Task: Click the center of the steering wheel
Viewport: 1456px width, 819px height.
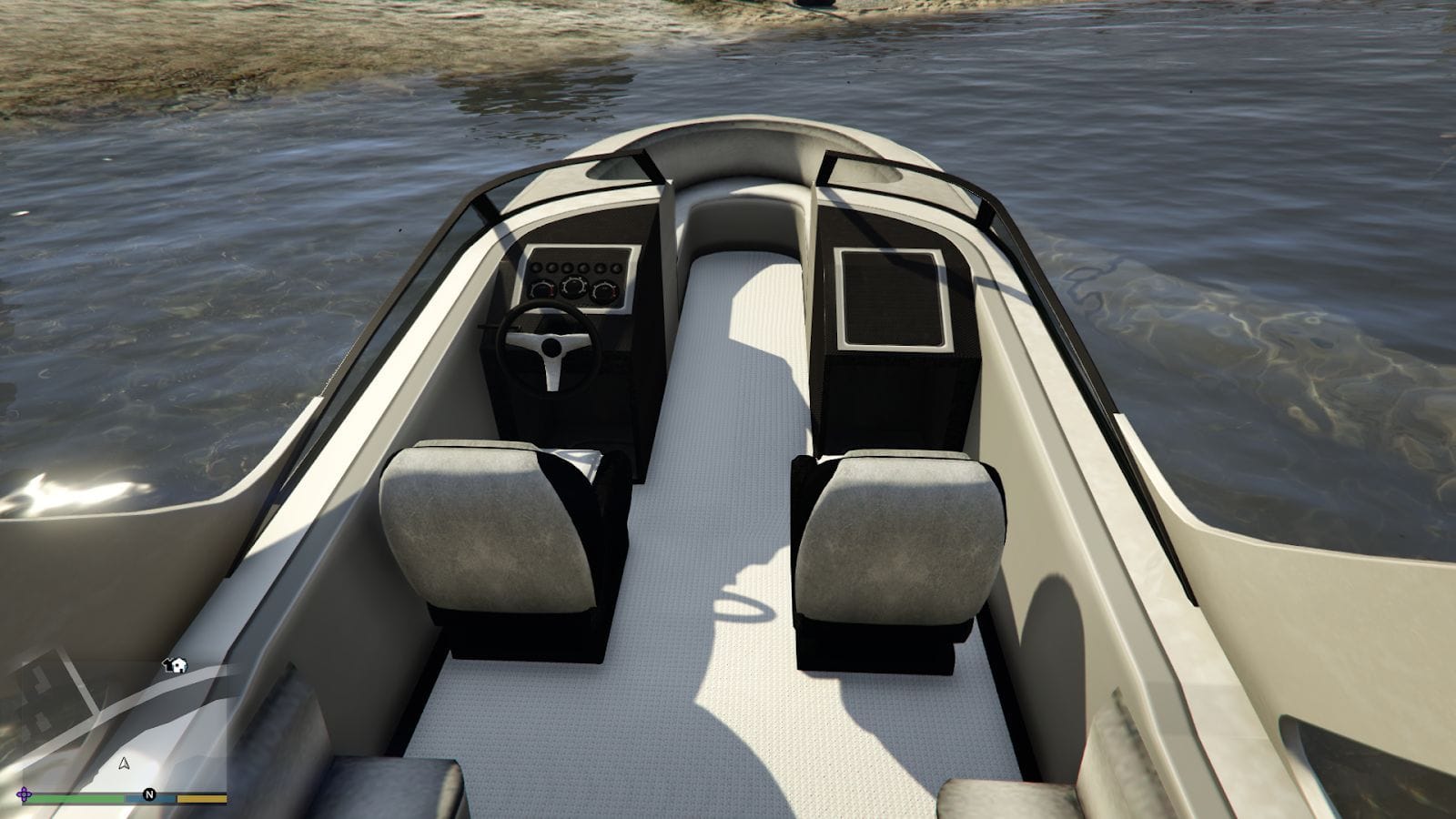Action: (x=550, y=346)
